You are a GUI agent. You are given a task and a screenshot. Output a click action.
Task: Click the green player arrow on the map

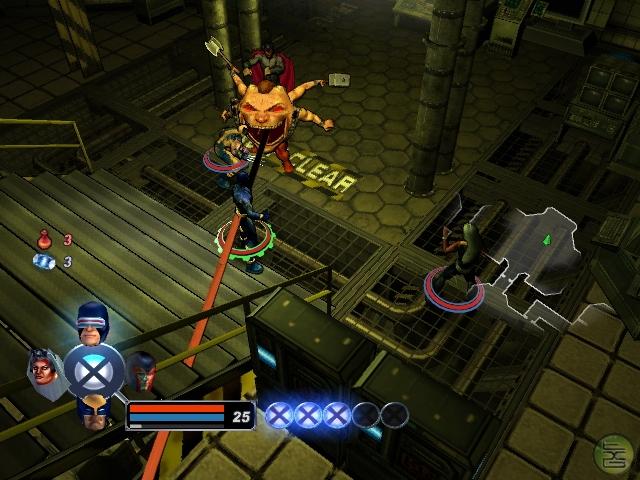tap(546, 239)
